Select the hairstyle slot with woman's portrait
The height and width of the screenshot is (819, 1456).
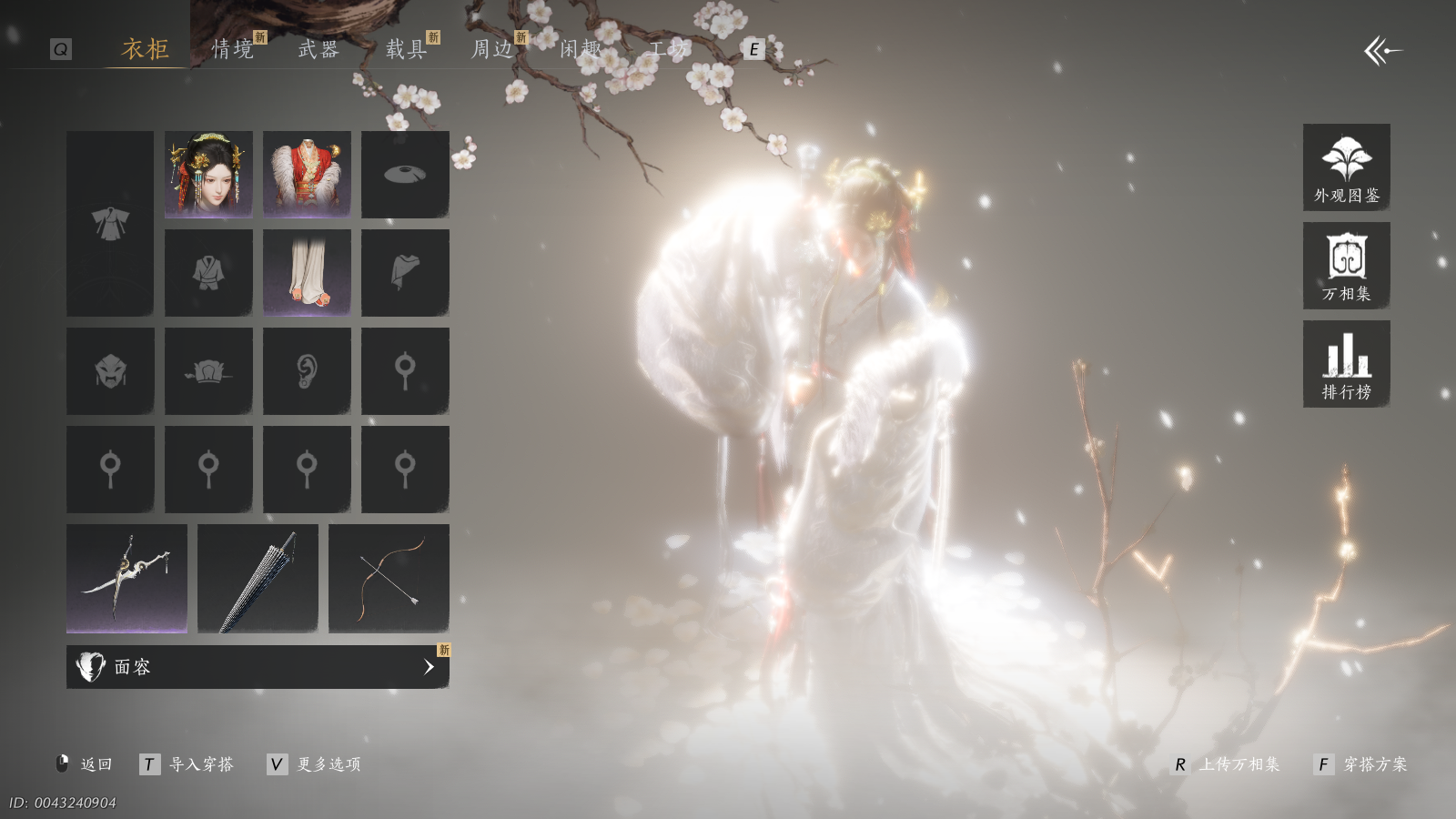tap(208, 174)
